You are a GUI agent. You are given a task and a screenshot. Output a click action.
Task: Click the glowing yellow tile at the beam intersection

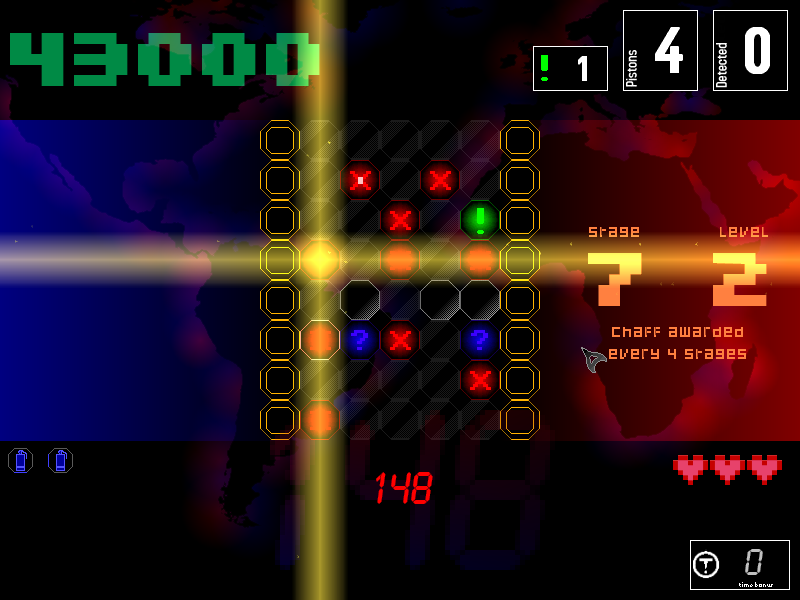coord(320,259)
